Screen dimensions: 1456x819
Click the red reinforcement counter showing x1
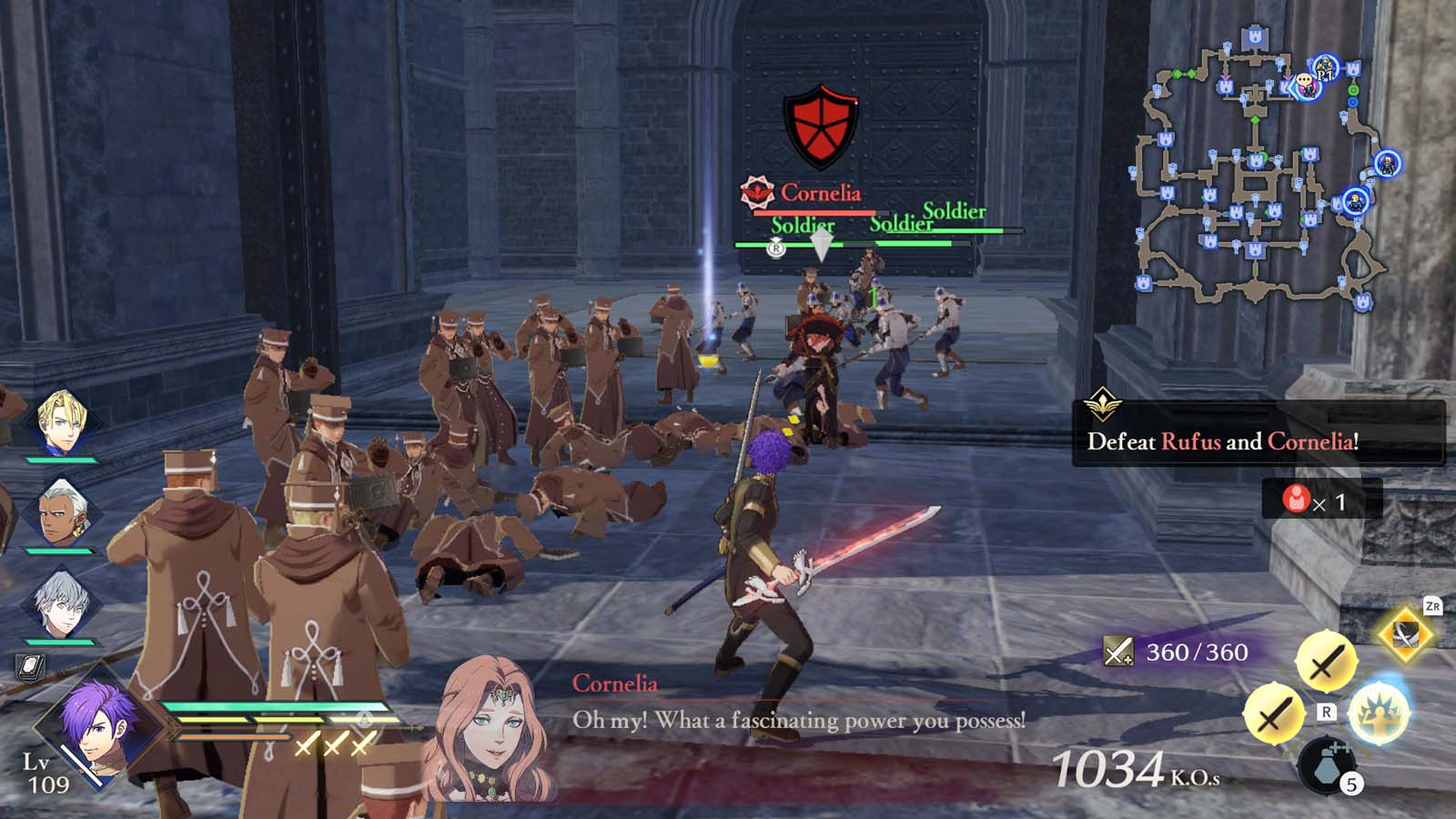point(1315,500)
